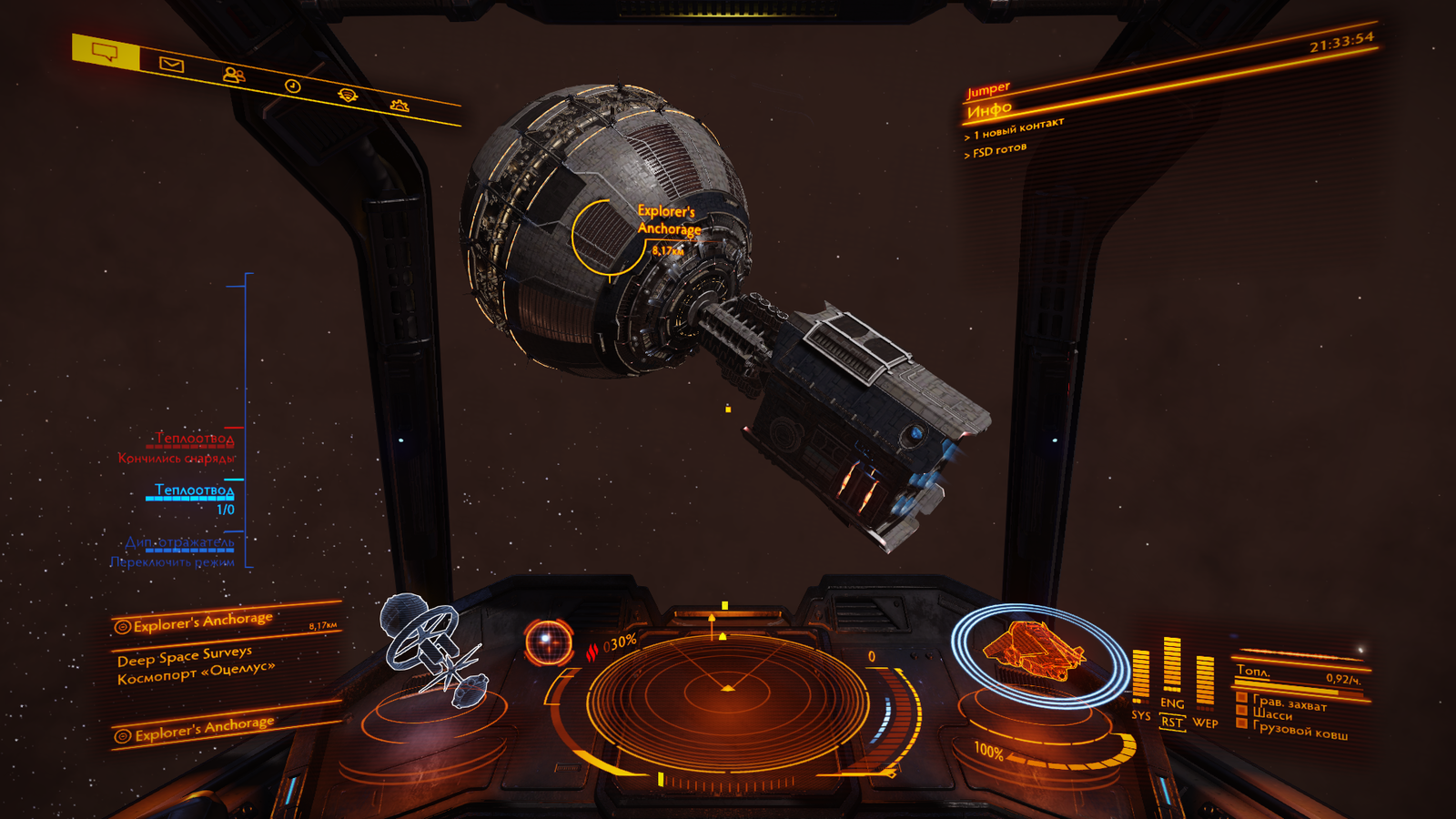Open the friends and wing tab
Screen dimensions: 1456x819
coord(233,75)
